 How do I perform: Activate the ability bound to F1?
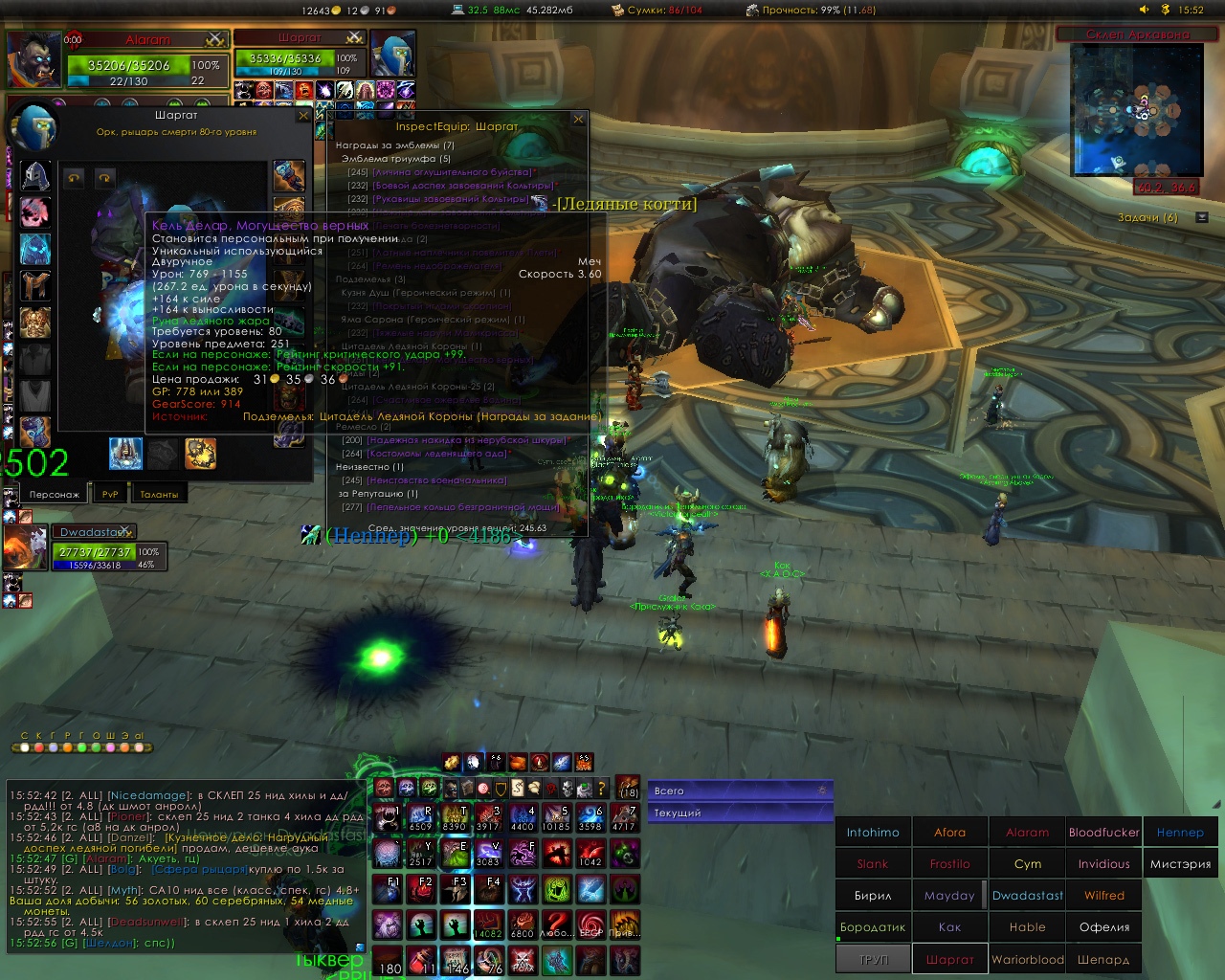(388, 889)
